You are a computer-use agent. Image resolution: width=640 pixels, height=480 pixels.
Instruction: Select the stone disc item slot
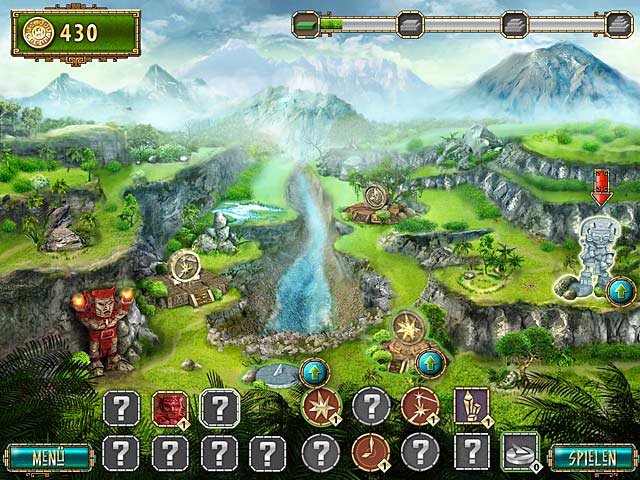(520, 452)
